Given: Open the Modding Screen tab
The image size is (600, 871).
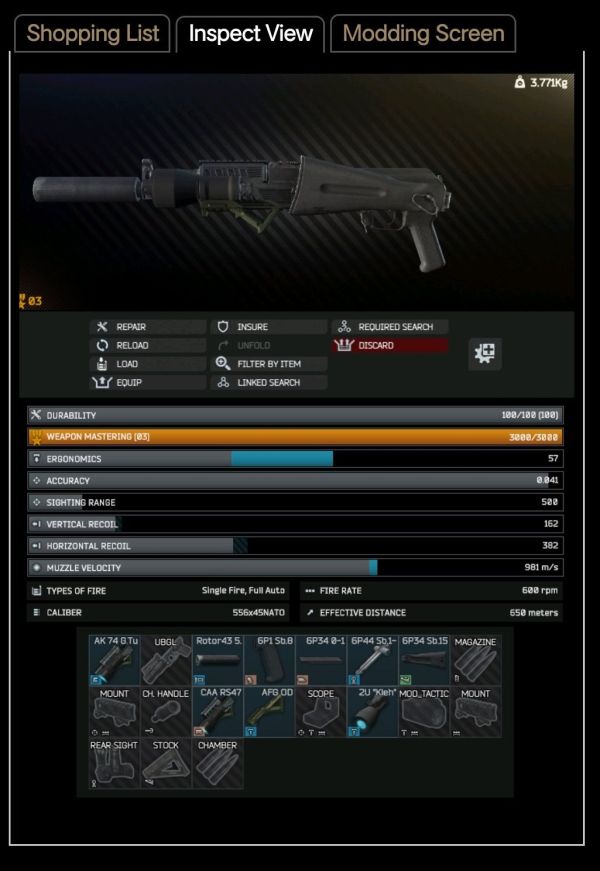Looking at the screenshot, I should coord(423,33).
